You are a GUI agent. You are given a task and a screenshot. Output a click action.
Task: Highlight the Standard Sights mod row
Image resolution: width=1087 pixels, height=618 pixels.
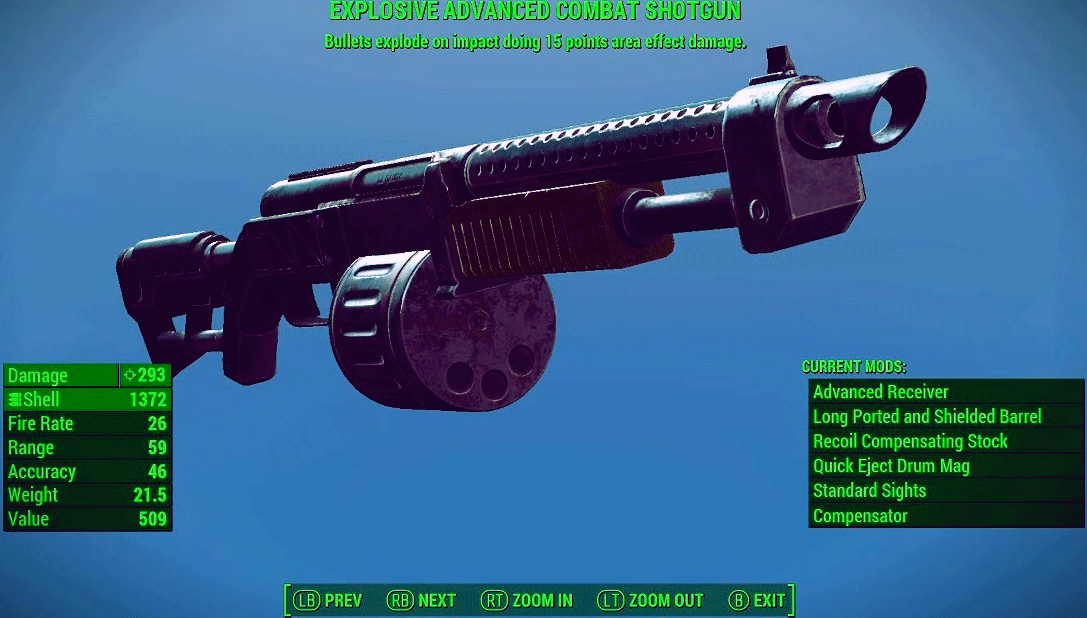click(945, 491)
